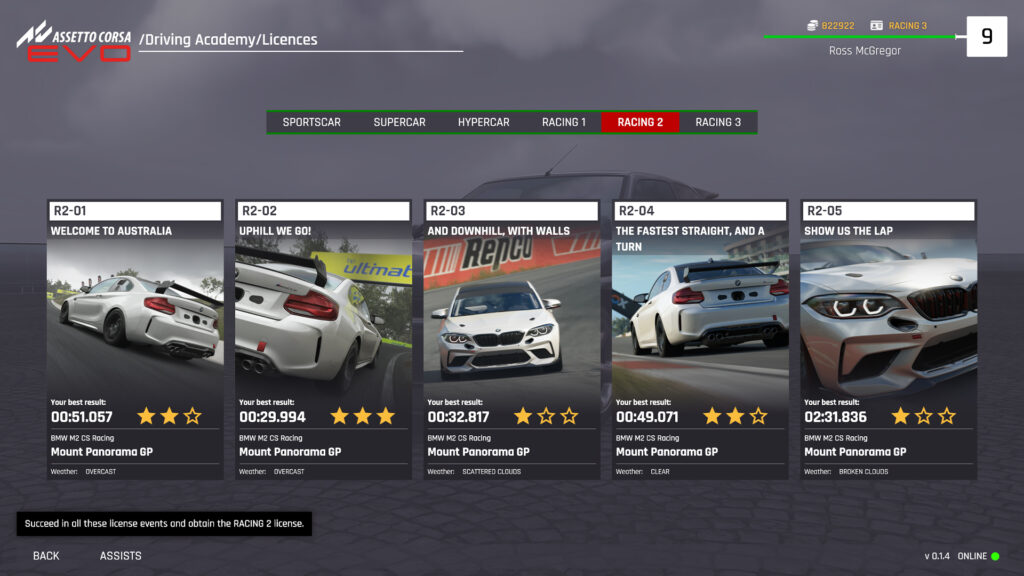Open the HYPERCAR licence tab
The image size is (1024, 576).
click(484, 122)
